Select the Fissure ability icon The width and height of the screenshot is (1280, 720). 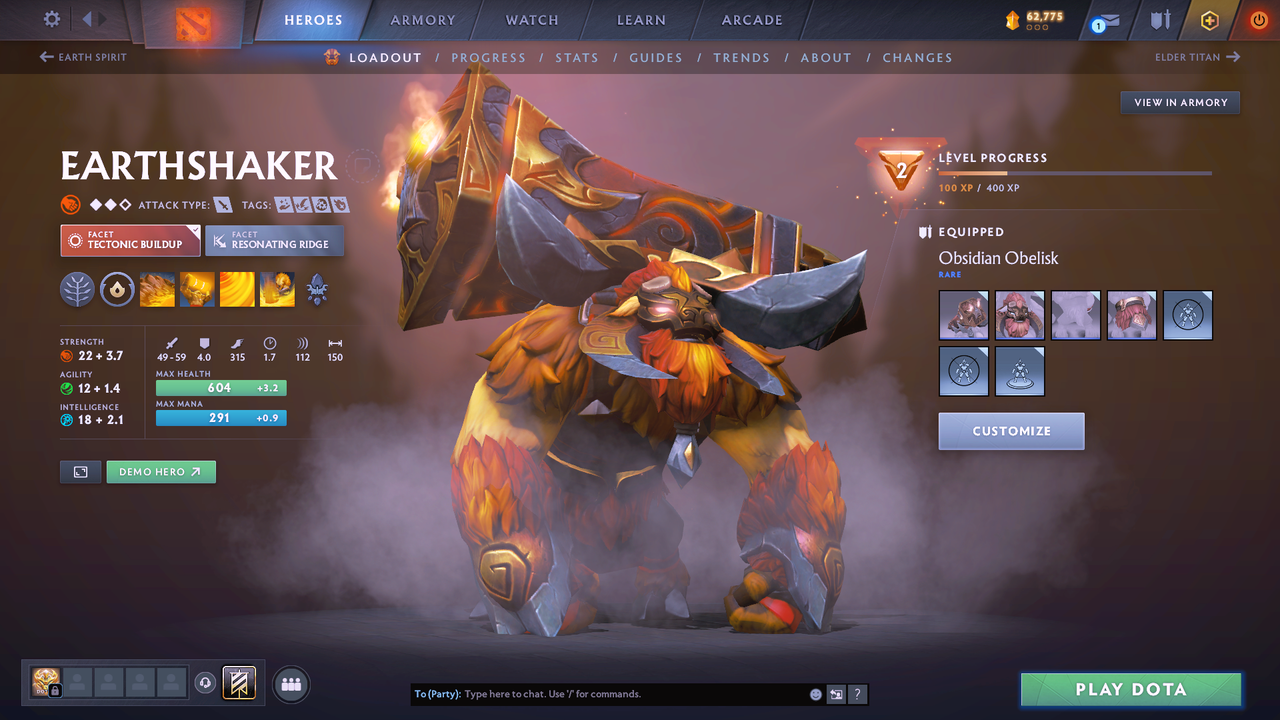(x=157, y=290)
